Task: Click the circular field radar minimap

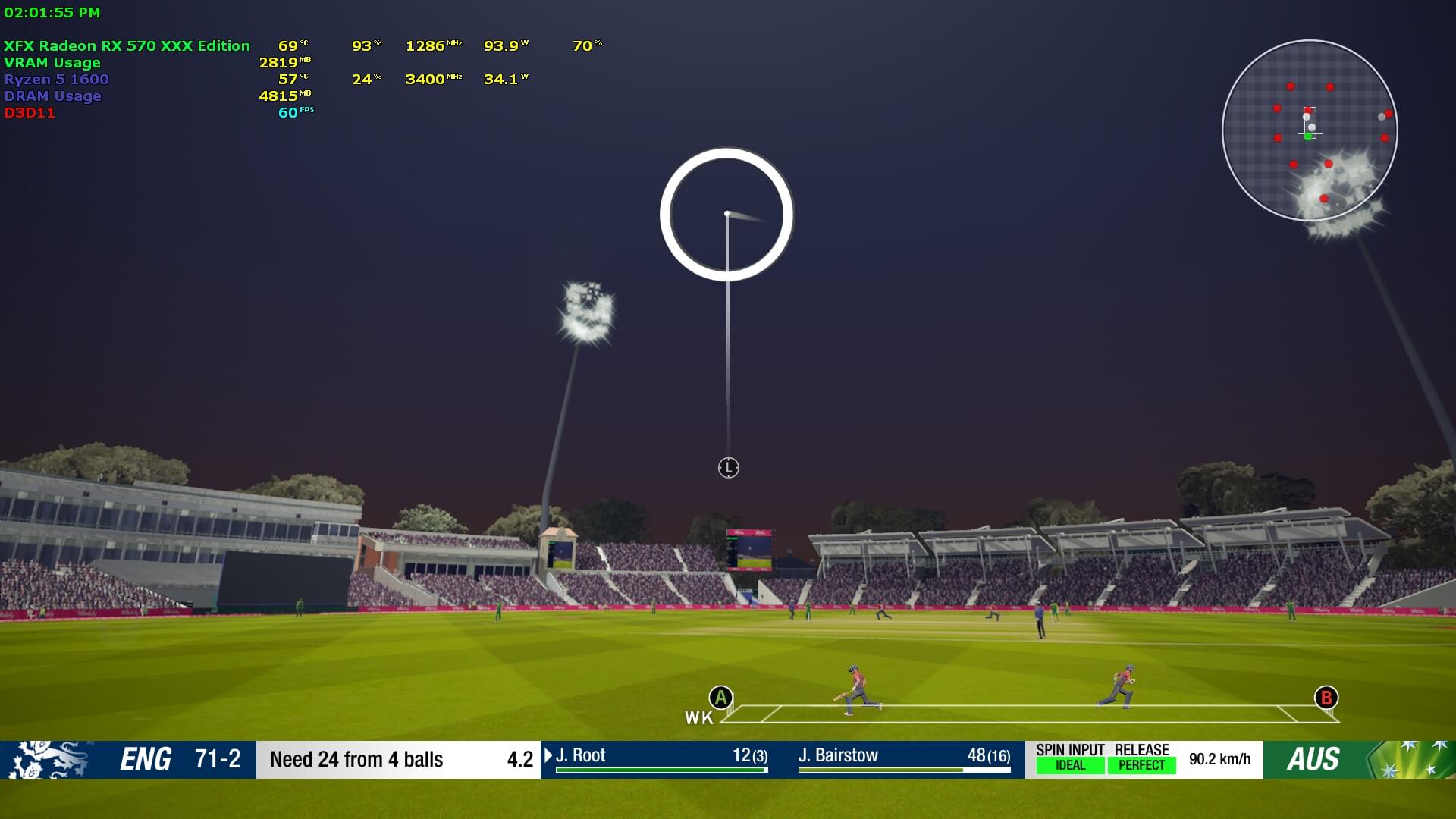Action: click(1310, 130)
